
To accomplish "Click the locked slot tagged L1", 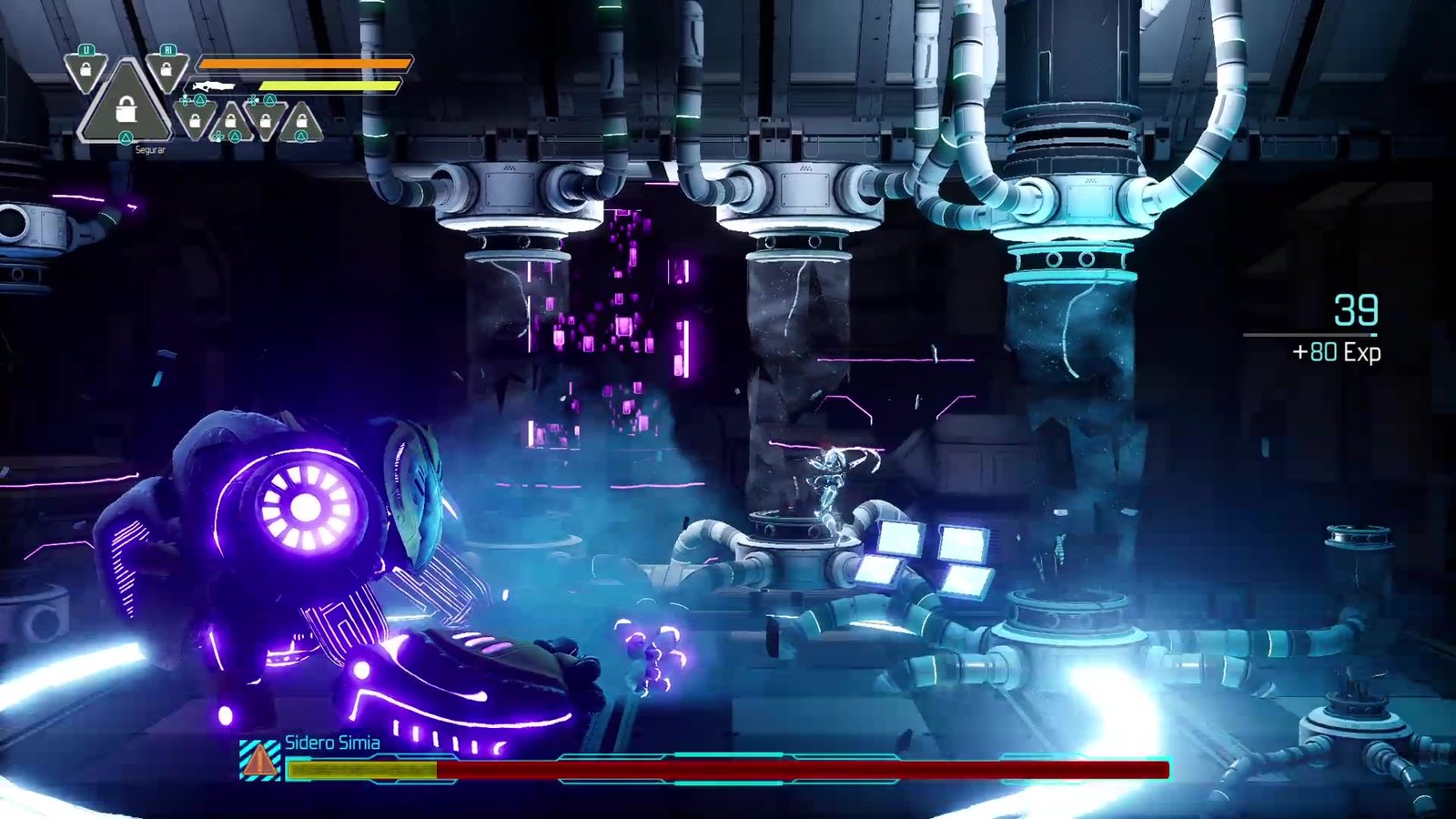I will 86,69.
